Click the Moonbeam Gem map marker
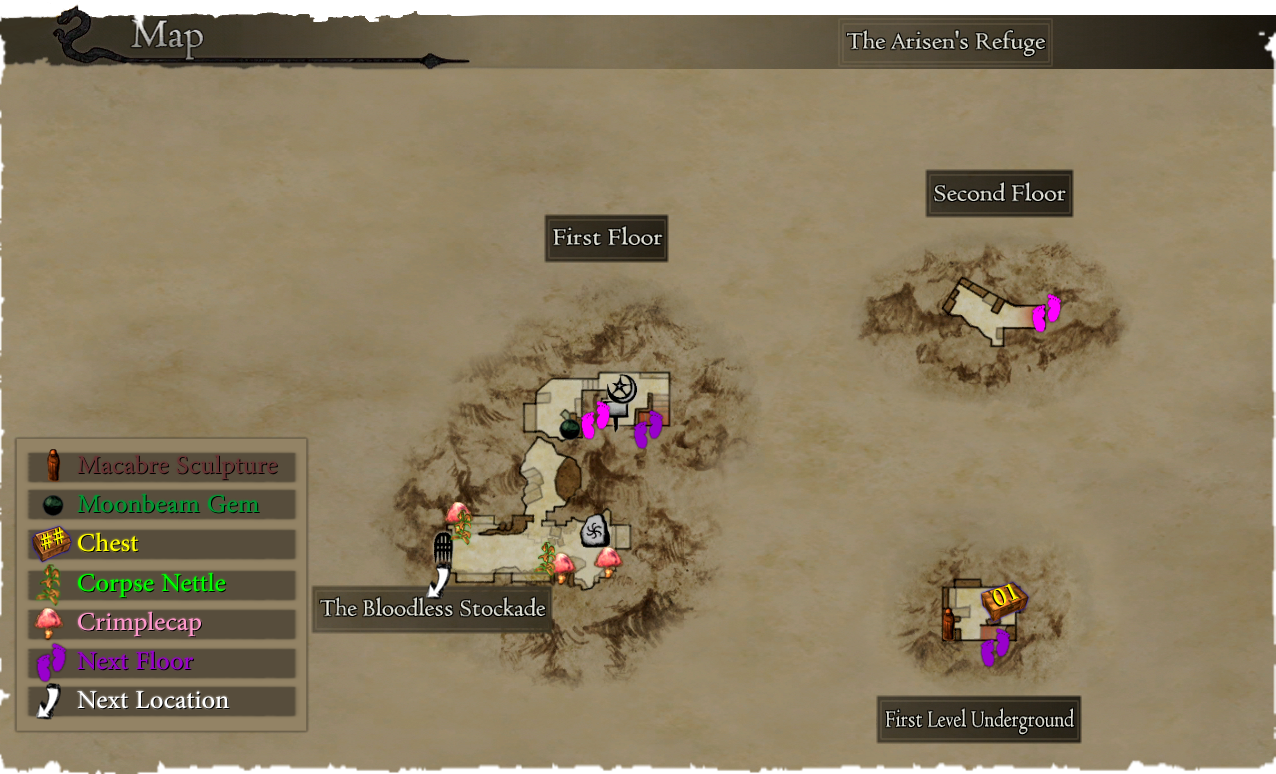The width and height of the screenshot is (1276, 774). click(x=569, y=427)
